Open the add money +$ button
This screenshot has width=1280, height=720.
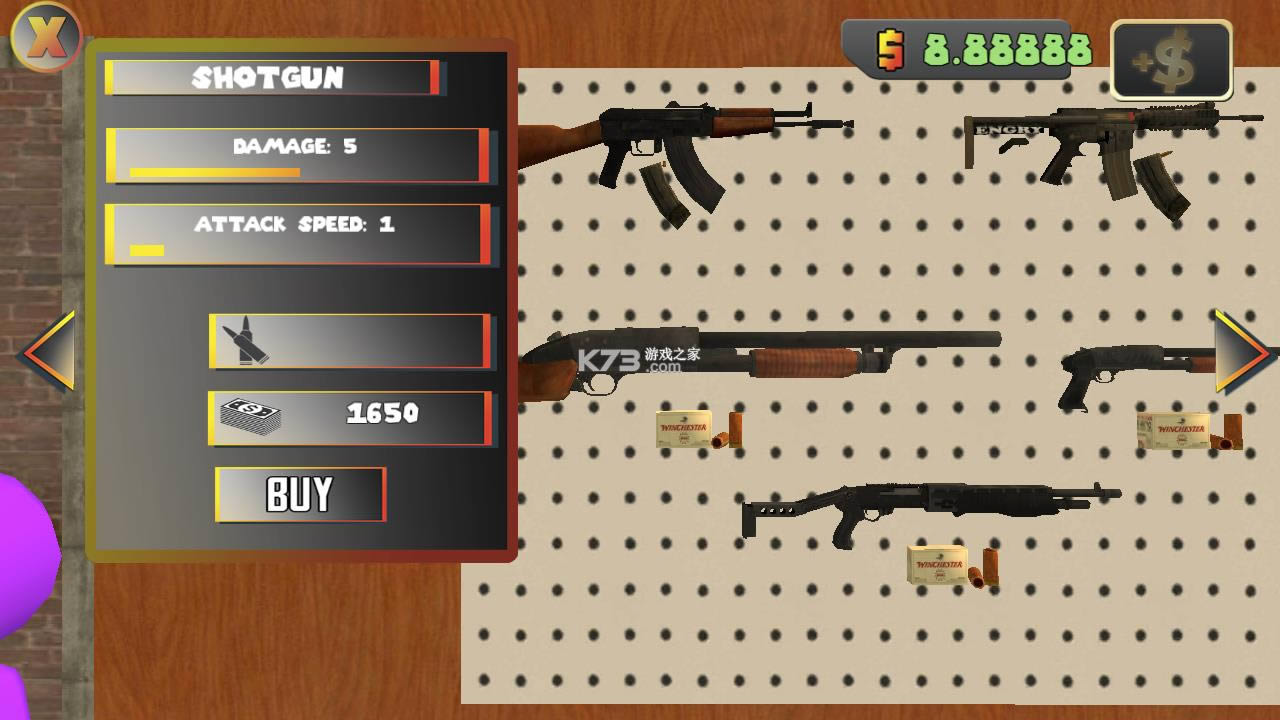click(1171, 60)
